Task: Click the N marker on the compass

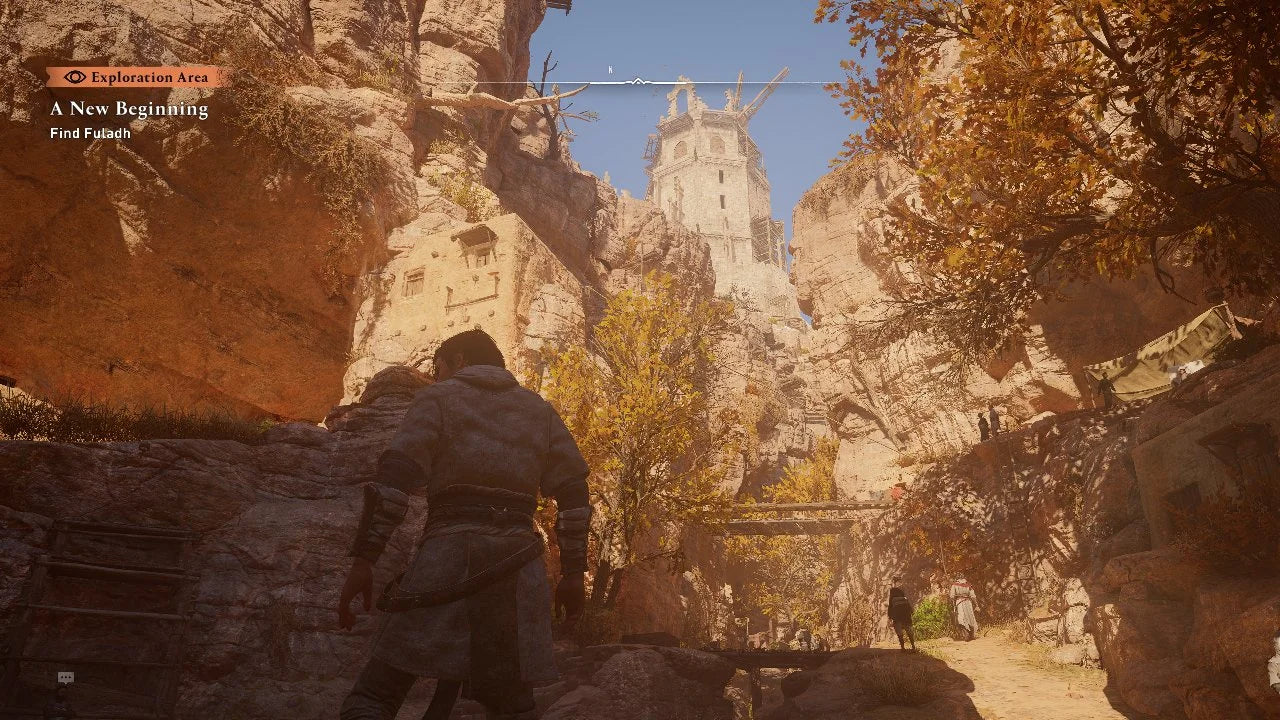Action: (610, 71)
